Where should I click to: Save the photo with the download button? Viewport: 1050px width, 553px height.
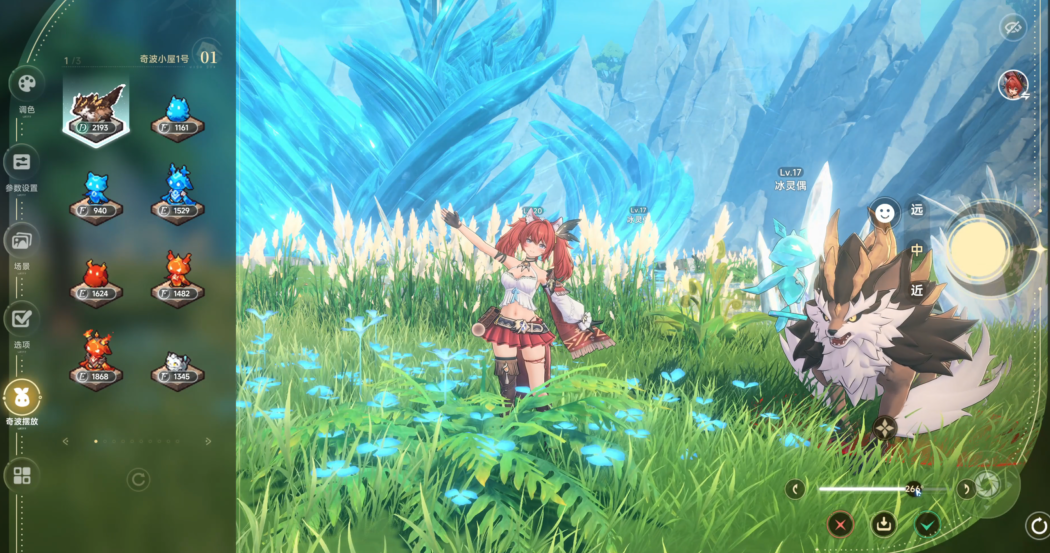884,523
